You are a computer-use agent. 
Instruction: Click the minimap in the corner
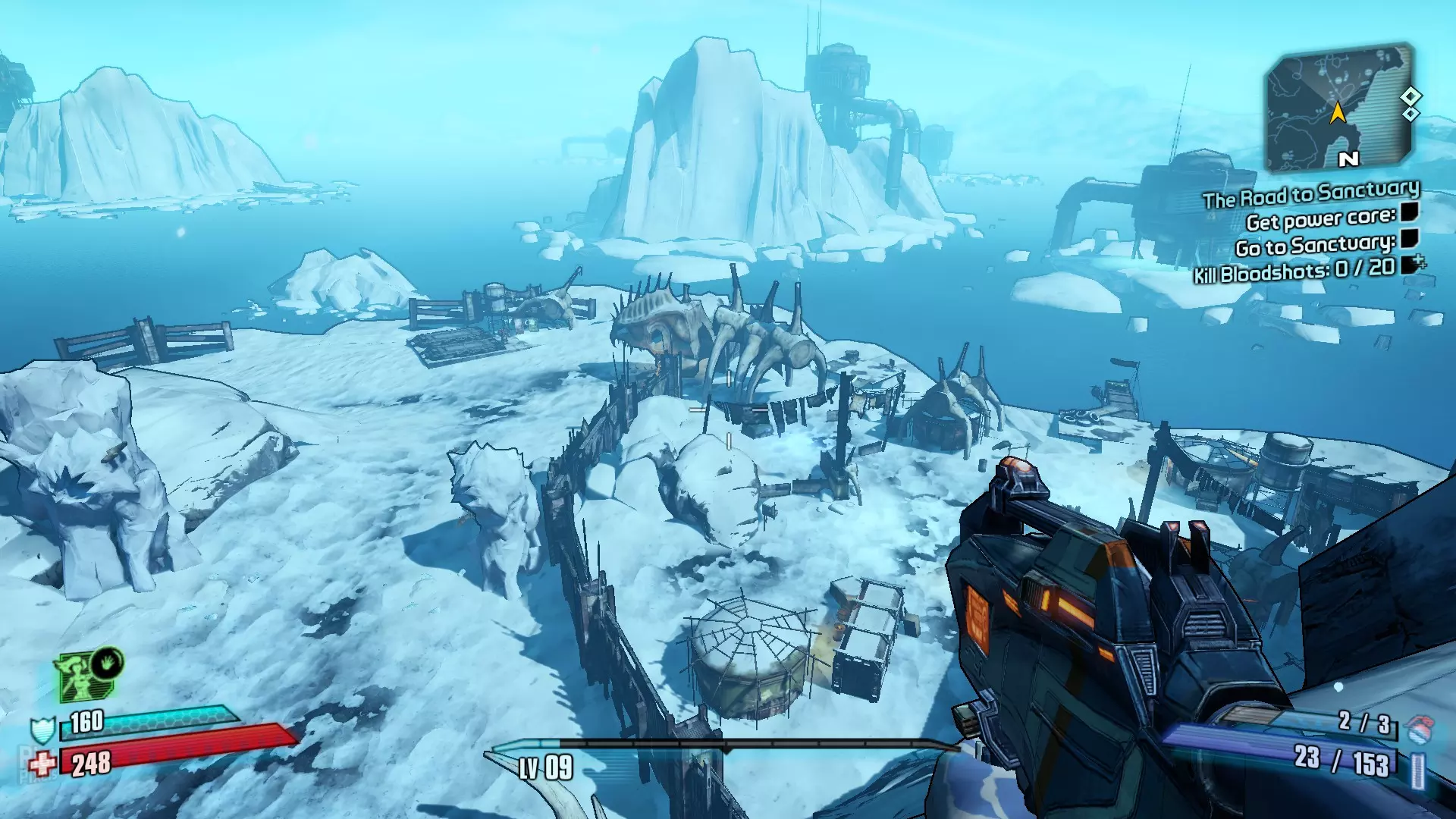(x=1340, y=108)
